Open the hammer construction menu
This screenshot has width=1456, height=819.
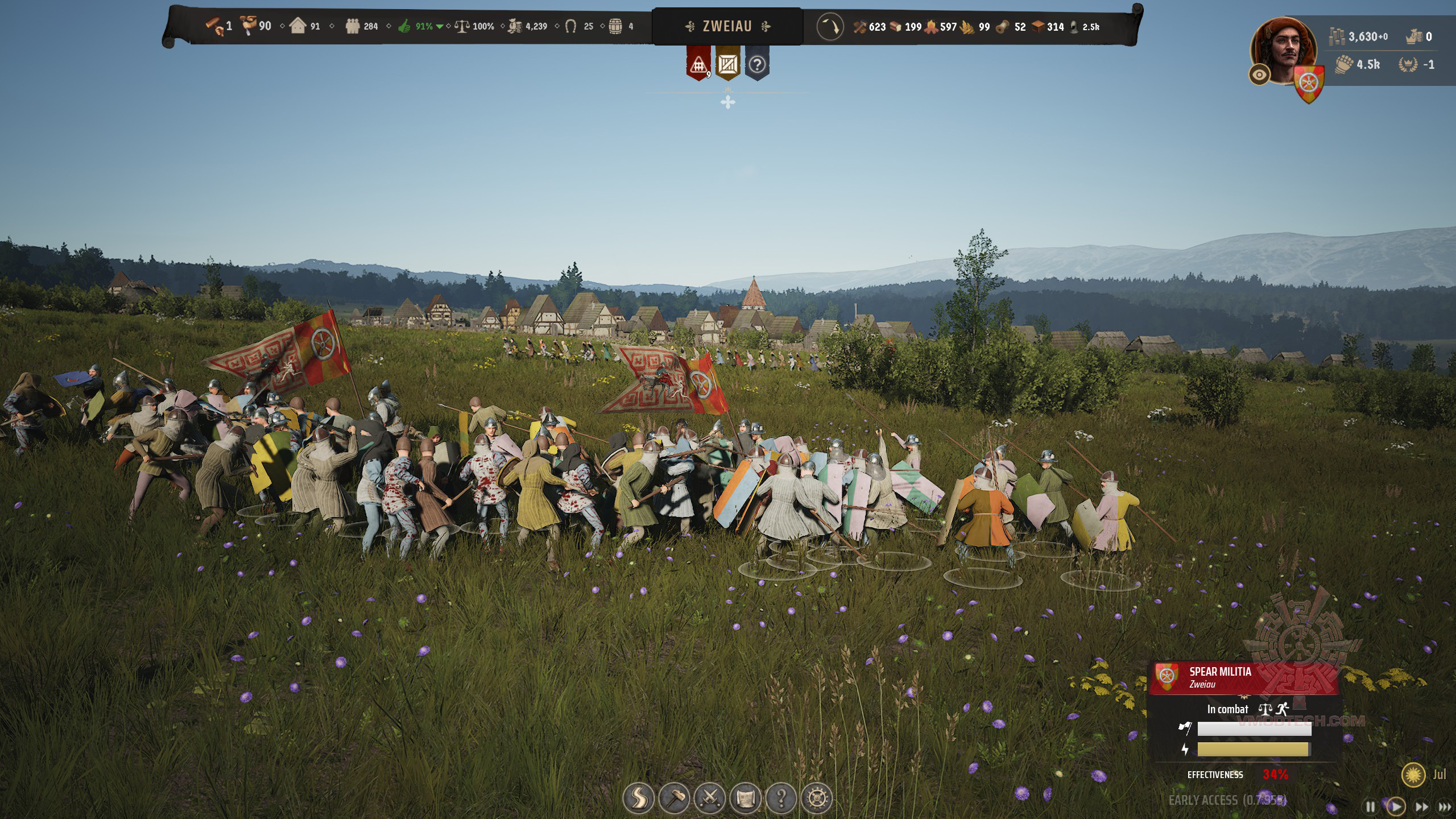(x=674, y=799)
